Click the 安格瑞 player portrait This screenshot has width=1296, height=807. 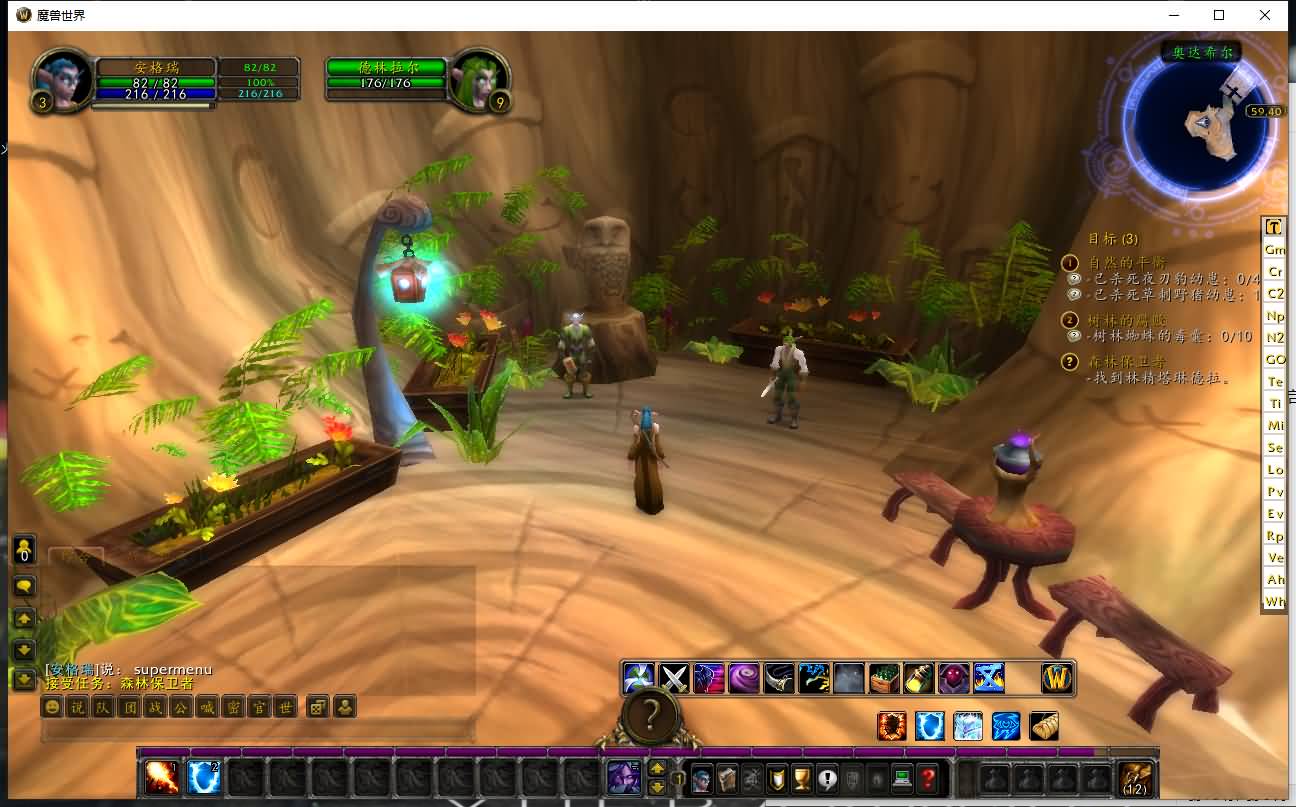point(63,78)
